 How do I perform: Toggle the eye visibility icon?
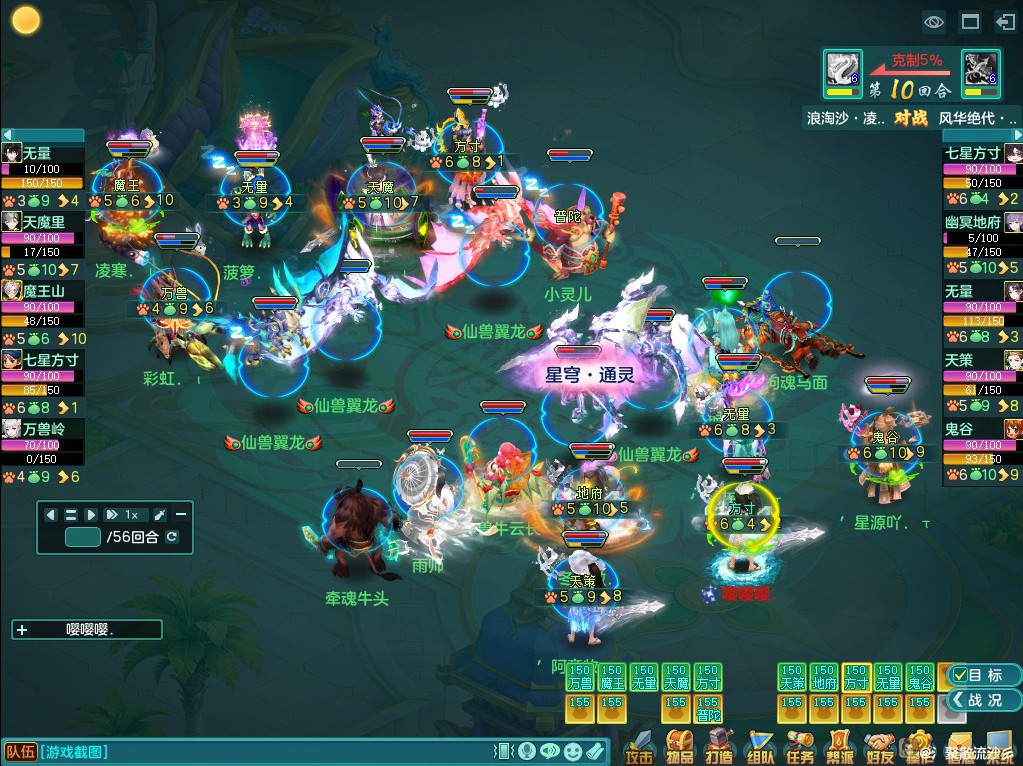[x=934, y=21]
